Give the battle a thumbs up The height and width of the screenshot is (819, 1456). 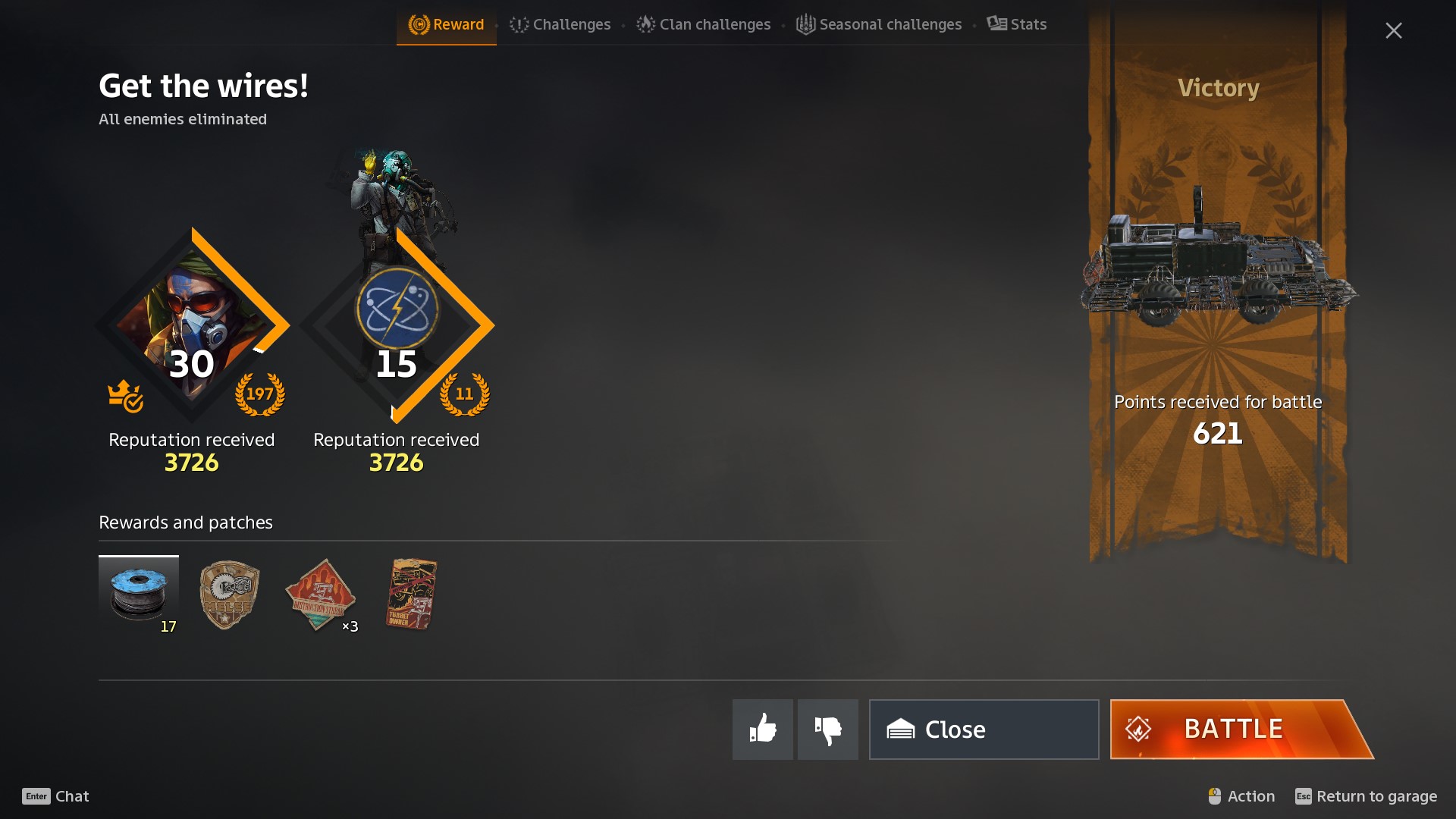[762, 729]
